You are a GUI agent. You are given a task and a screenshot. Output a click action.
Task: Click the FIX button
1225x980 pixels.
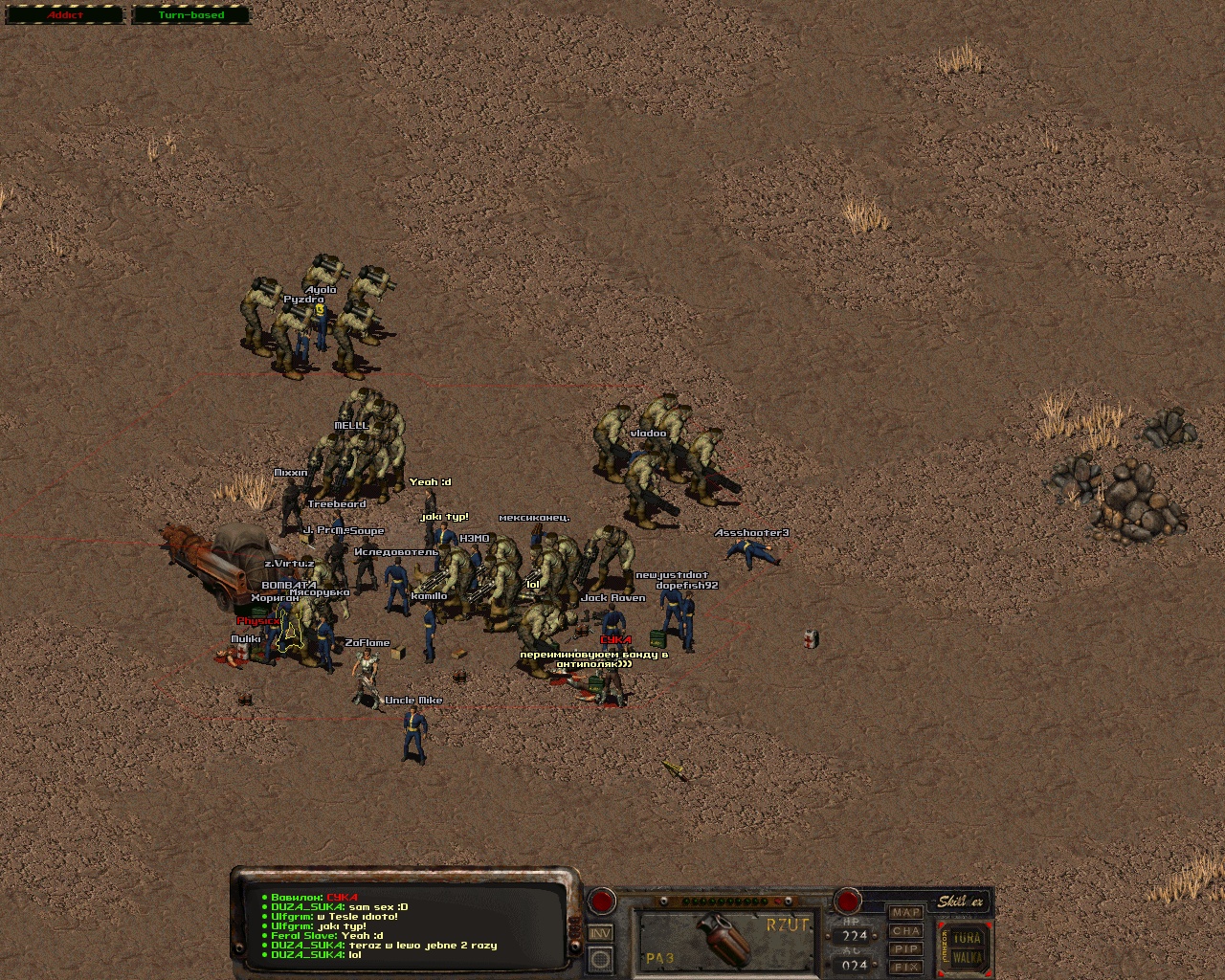coord(905,967)
